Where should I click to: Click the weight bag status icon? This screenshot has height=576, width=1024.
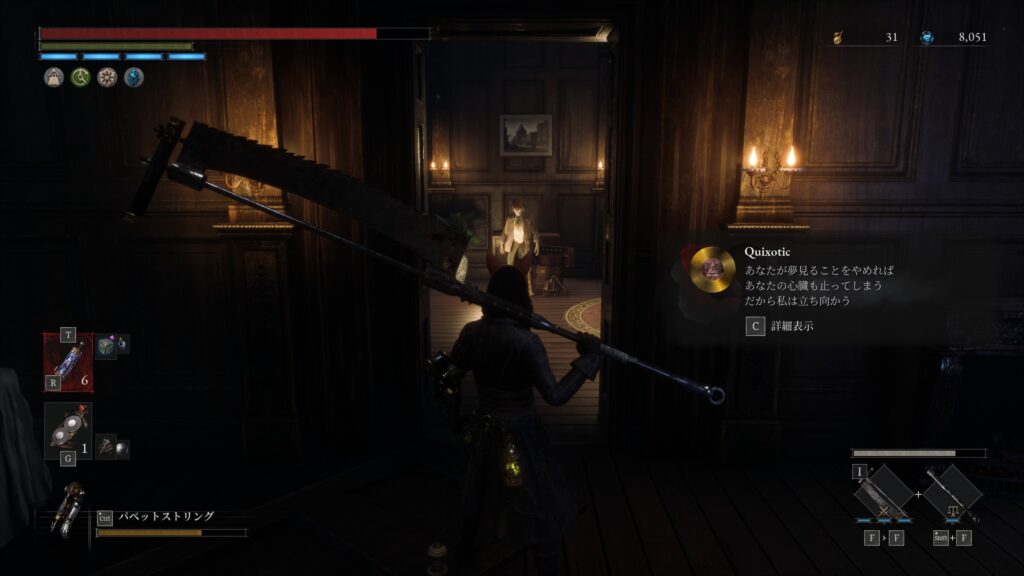point(54,78)
